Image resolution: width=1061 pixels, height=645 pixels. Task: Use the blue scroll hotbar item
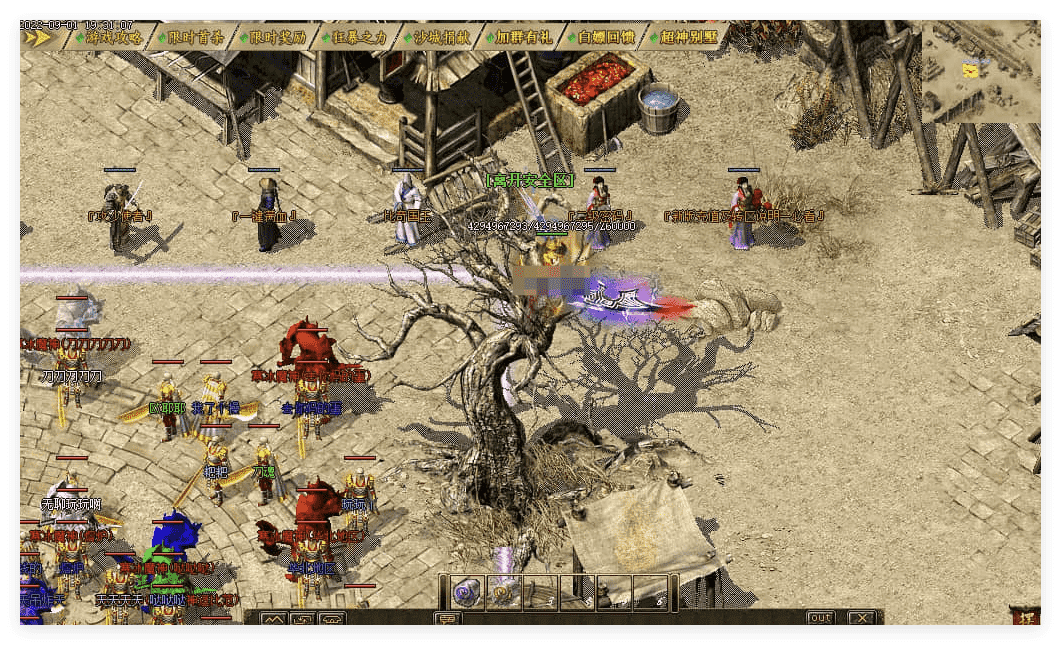coord(466,592)
